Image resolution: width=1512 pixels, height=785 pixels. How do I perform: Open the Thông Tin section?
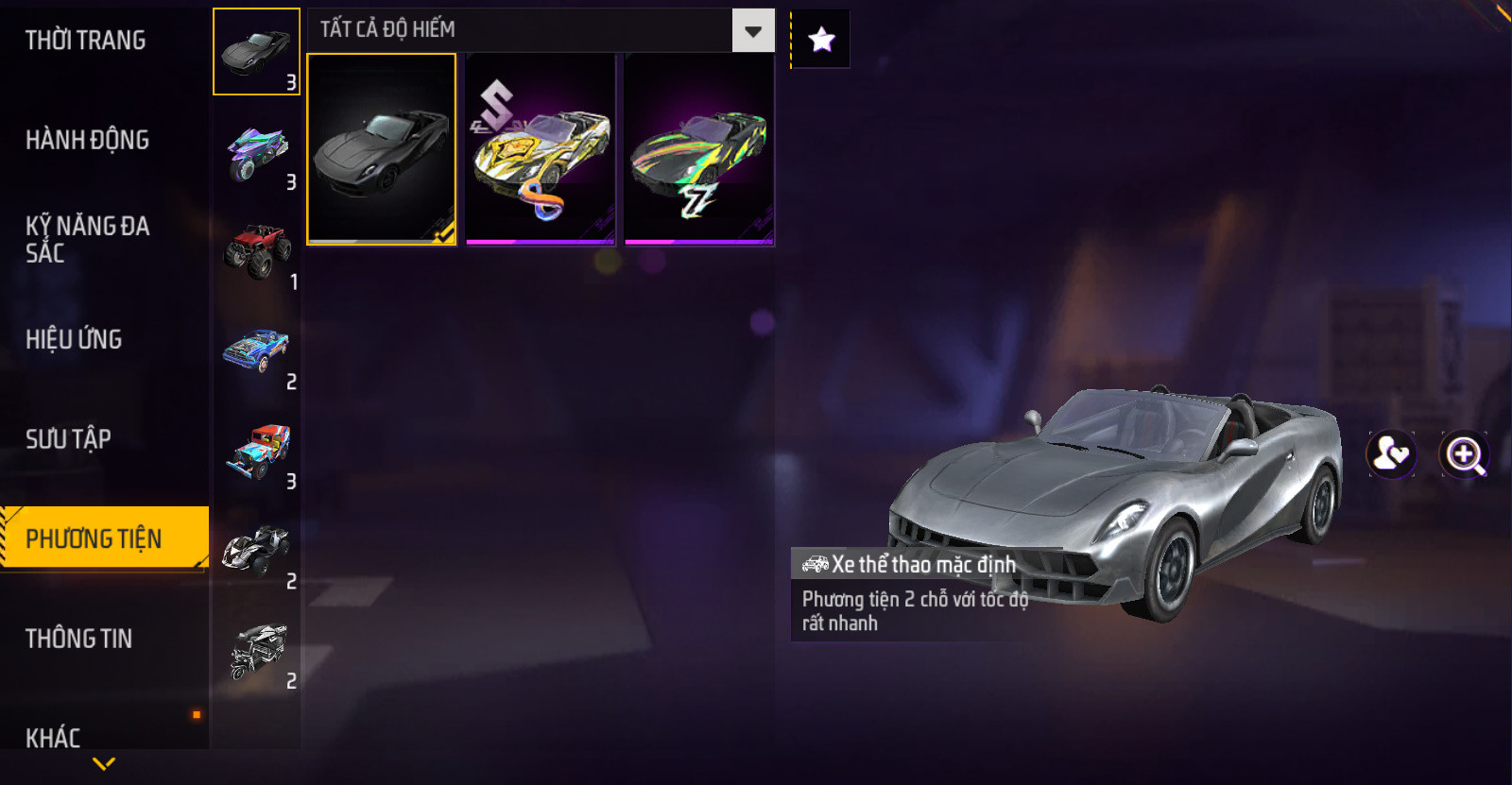click(x=79, y=639)
